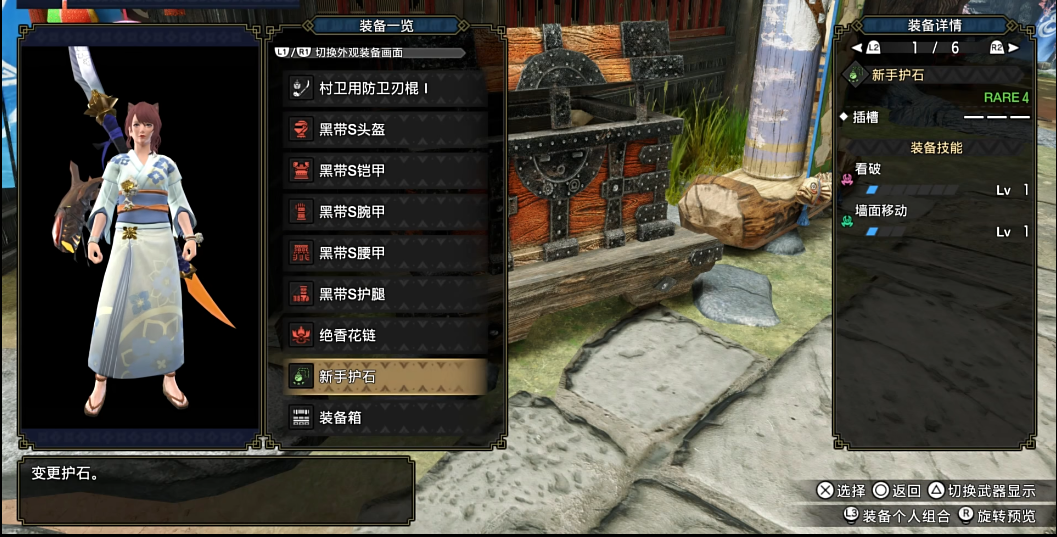Pick the 黑带S腰甲 waist armor row
Image resolution: width=1057 pixels, height=537 pixels.
tap(385, 253)
